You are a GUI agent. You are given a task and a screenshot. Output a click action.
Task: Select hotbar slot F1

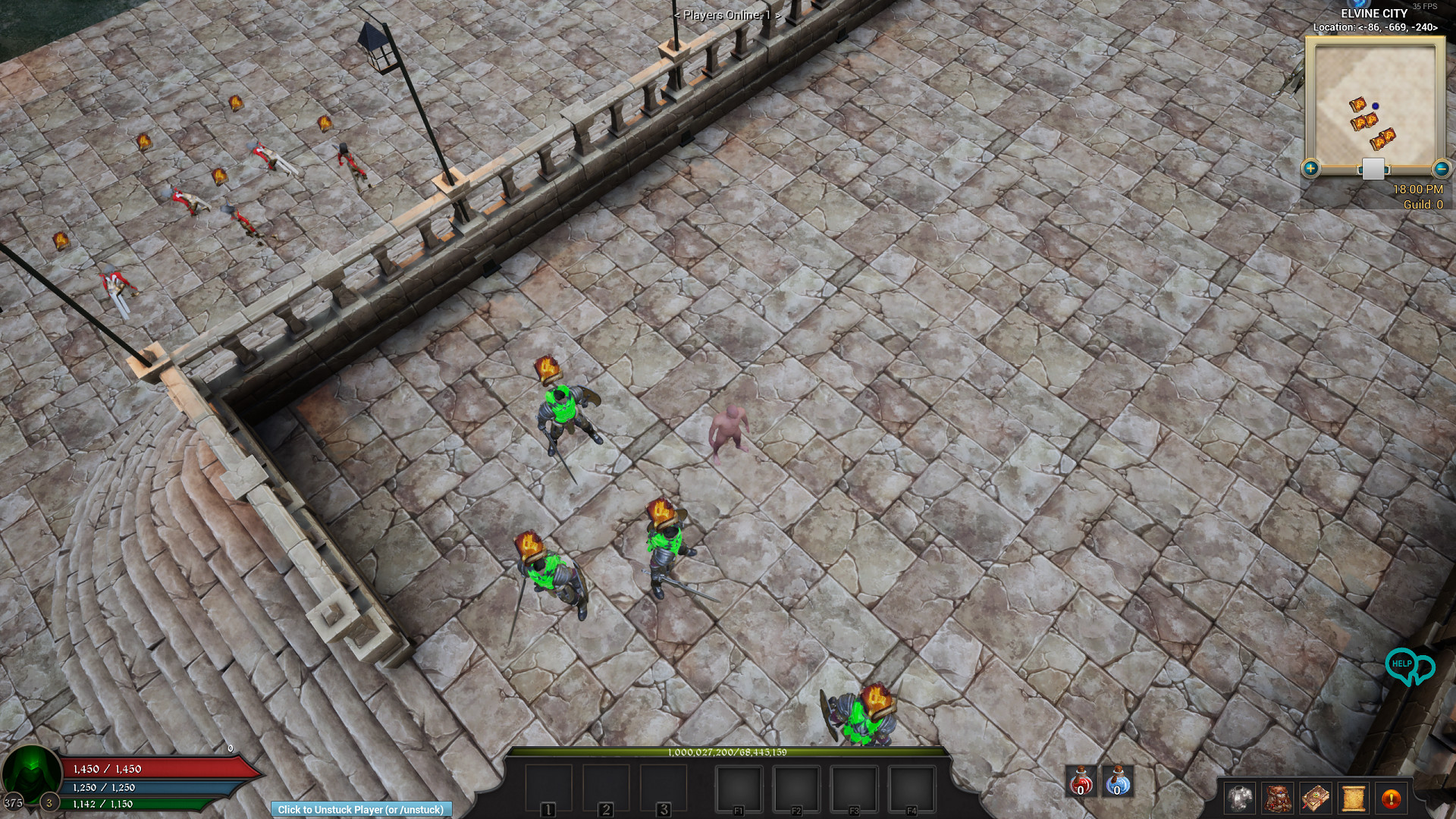click(739, 789)
